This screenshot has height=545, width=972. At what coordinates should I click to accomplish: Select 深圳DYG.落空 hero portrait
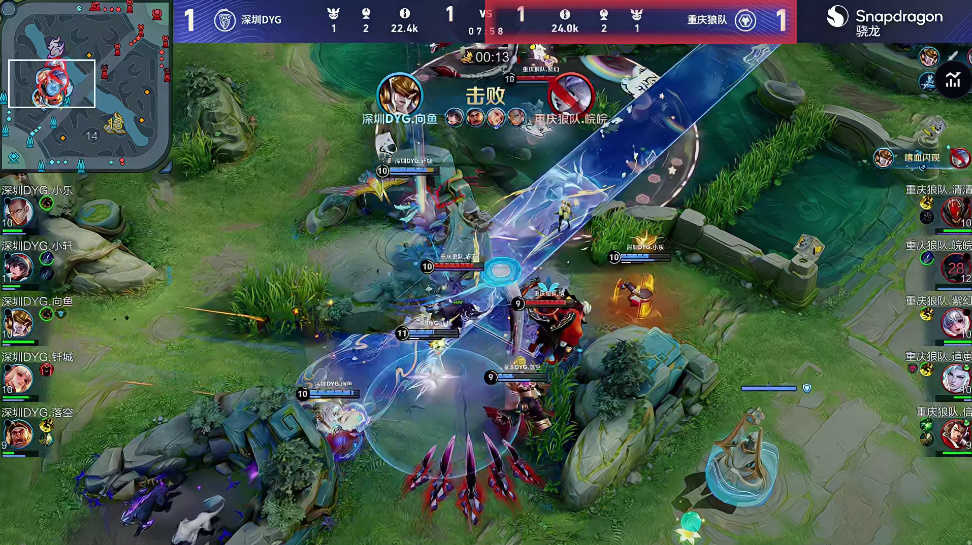click(17, 434)
